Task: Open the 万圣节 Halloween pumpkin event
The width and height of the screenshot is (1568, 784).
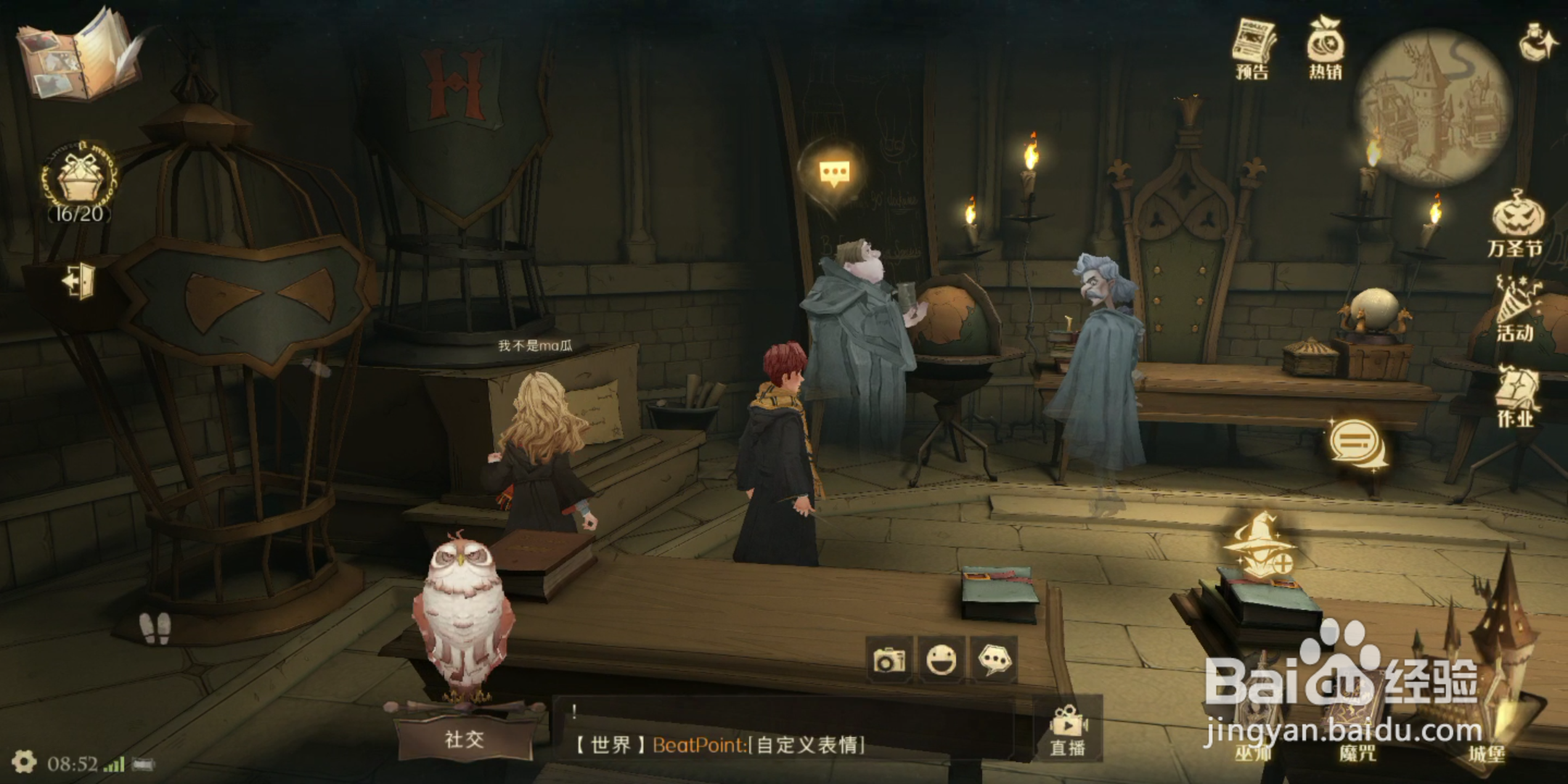Action: 1516,224
